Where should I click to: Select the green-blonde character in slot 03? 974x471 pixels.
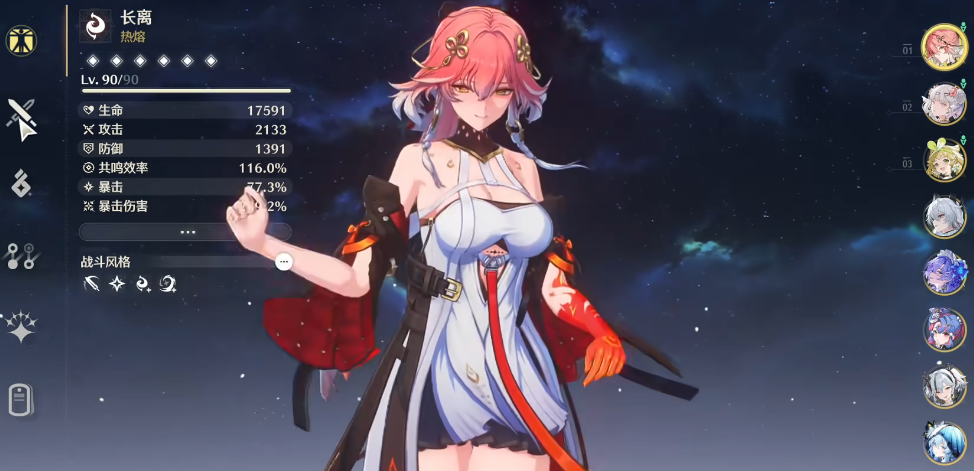tap(944, 160)
